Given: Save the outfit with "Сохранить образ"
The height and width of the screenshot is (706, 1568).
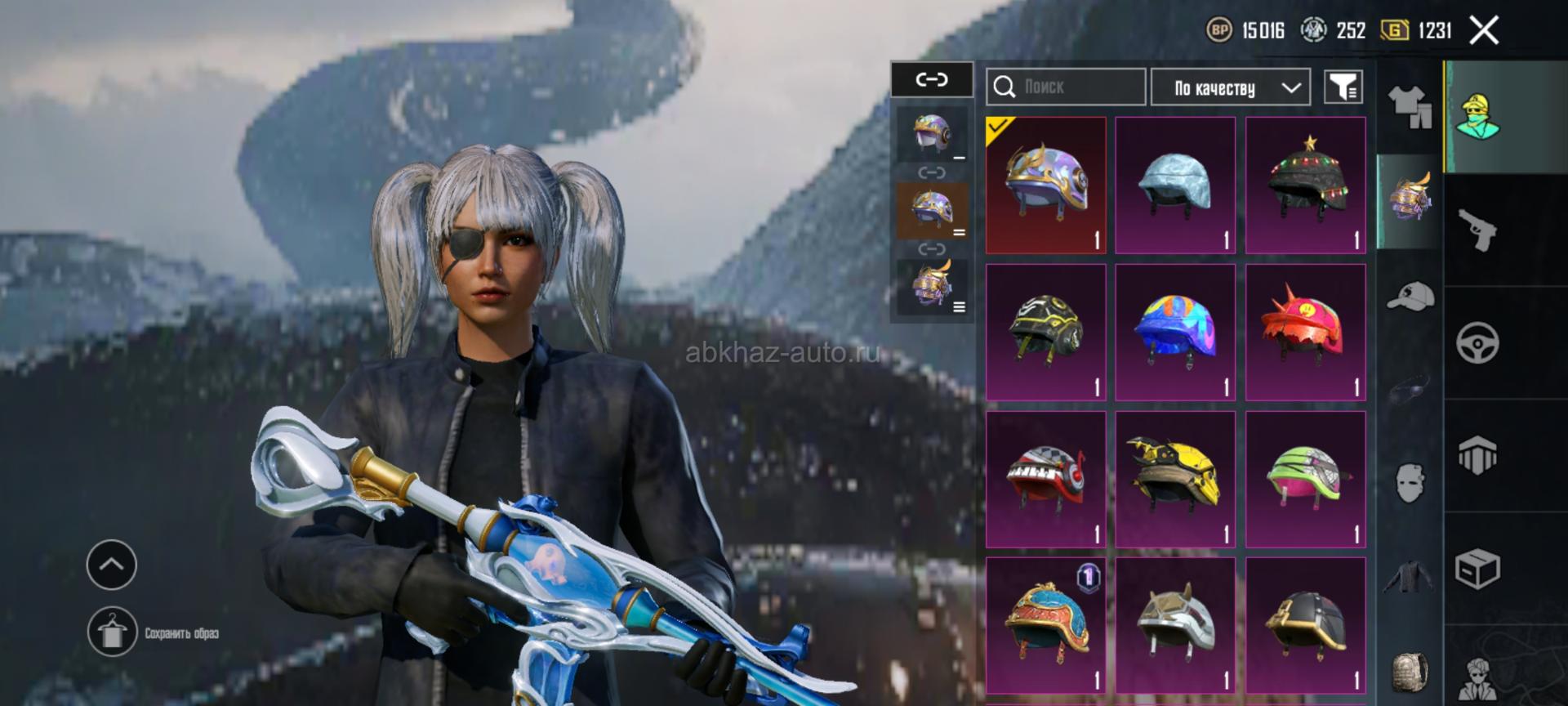Looking at the screenshot, I should click(113, 632).
